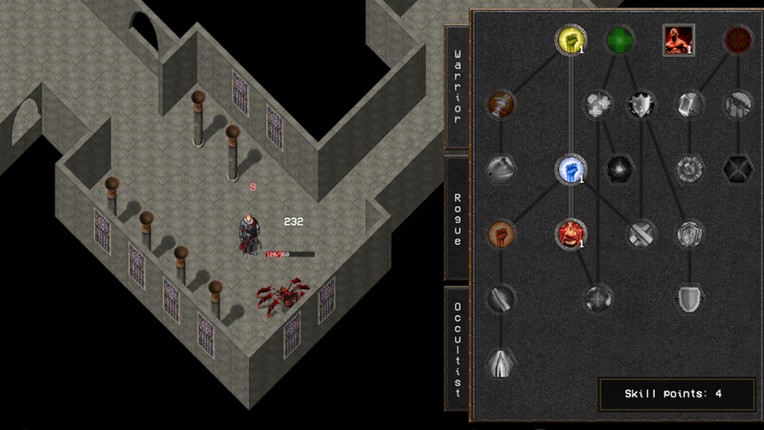The image size is (764, 430).
Task: Choose the locked grey starburst skill node
Action: coord(620,168)
